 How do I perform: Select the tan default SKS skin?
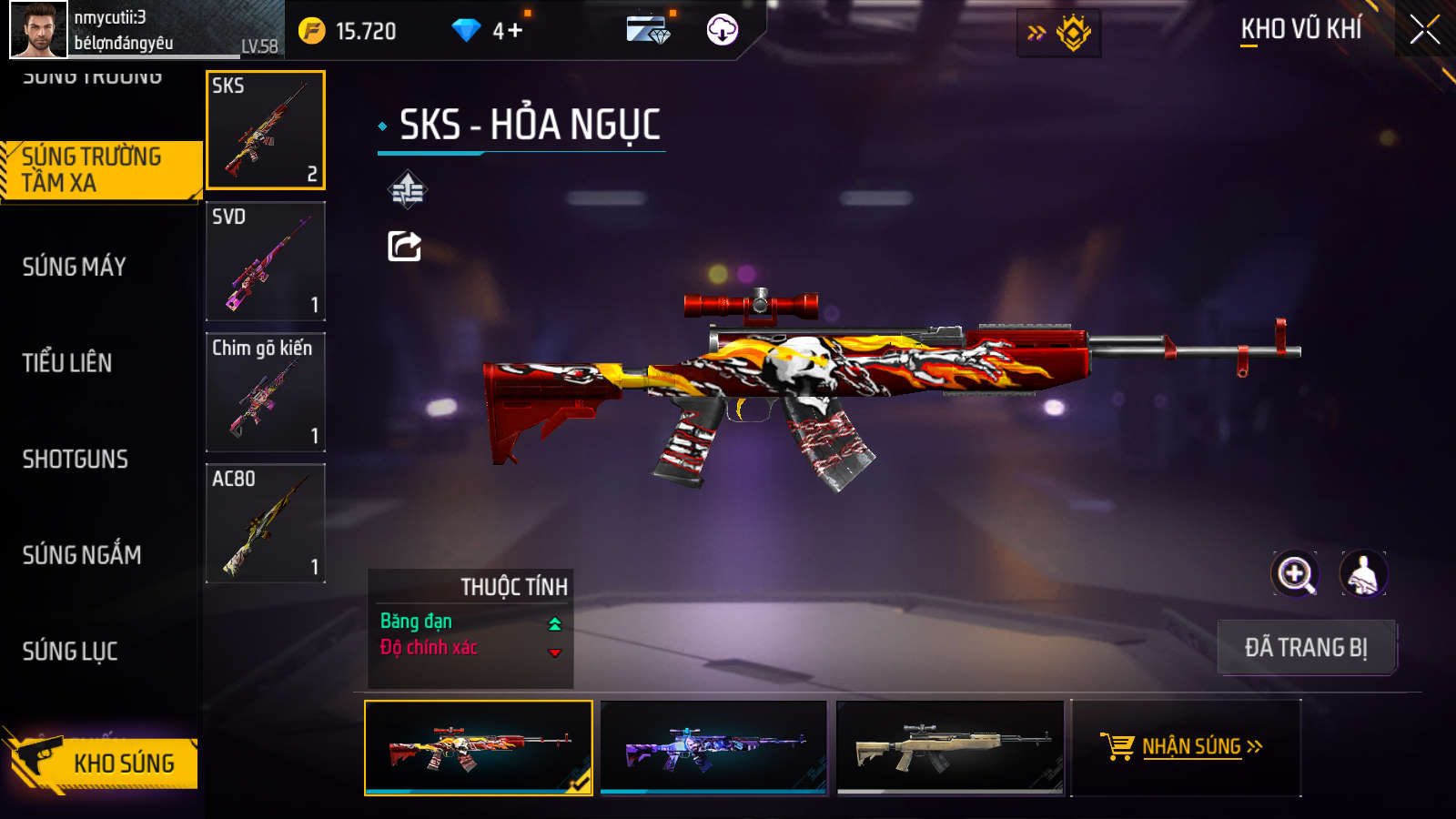pos(950,747)
